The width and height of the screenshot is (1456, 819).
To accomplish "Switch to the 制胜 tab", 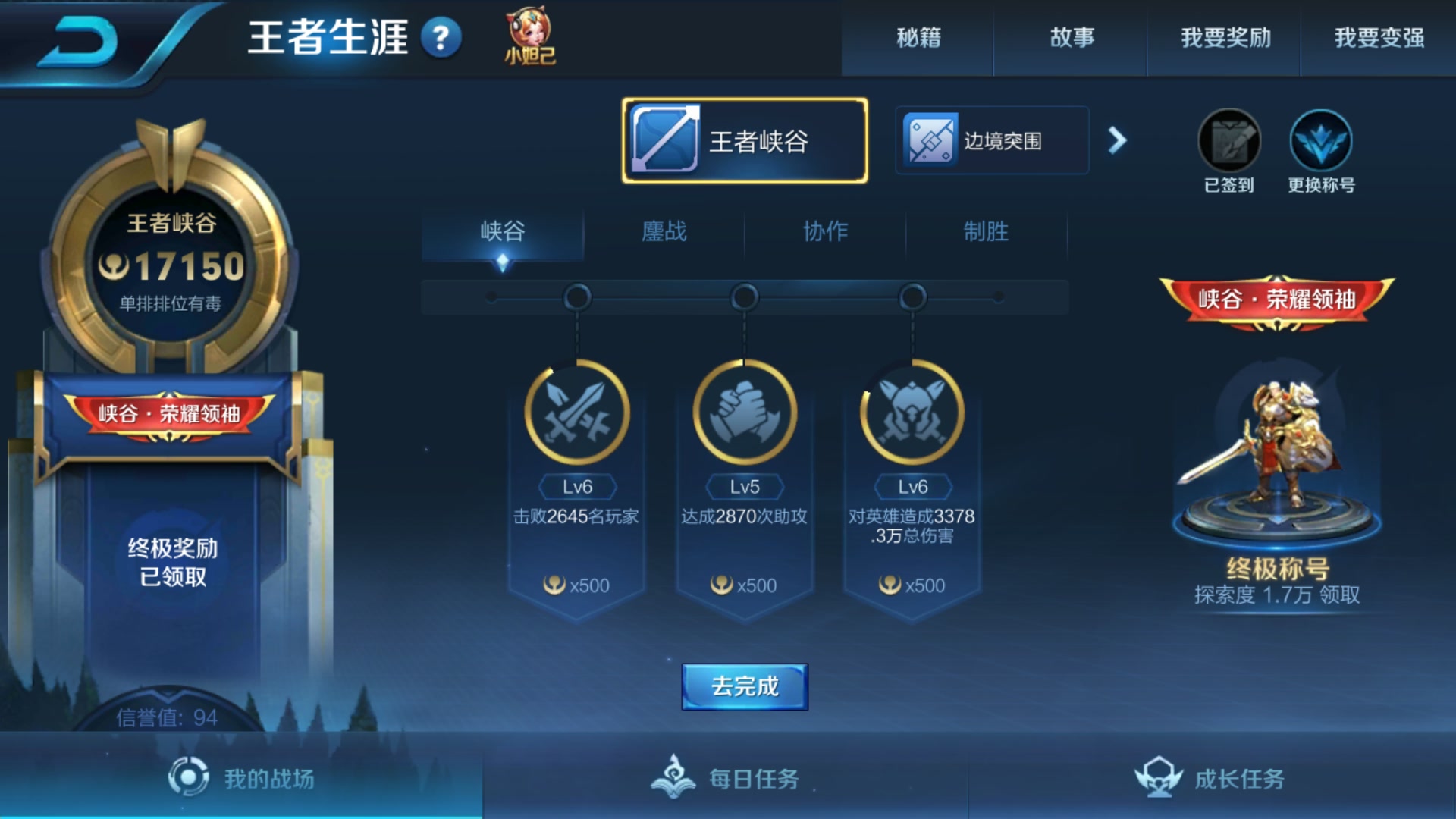I will [x=987, y=234].
